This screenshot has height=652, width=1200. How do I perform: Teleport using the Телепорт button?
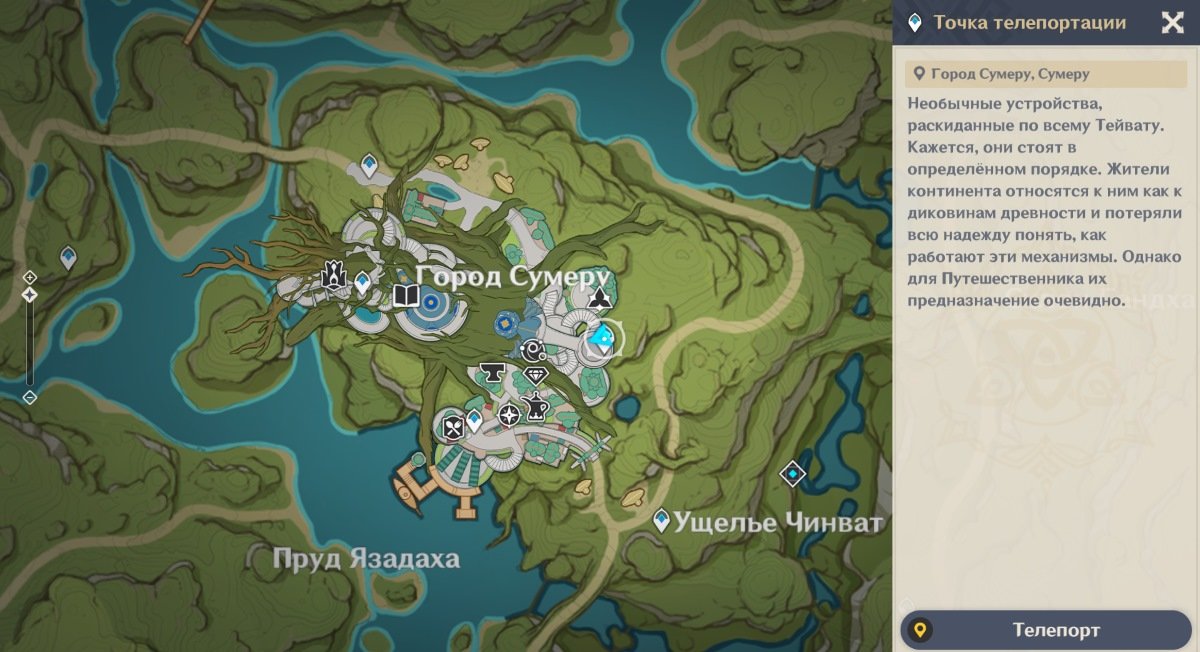point(1046,630)
